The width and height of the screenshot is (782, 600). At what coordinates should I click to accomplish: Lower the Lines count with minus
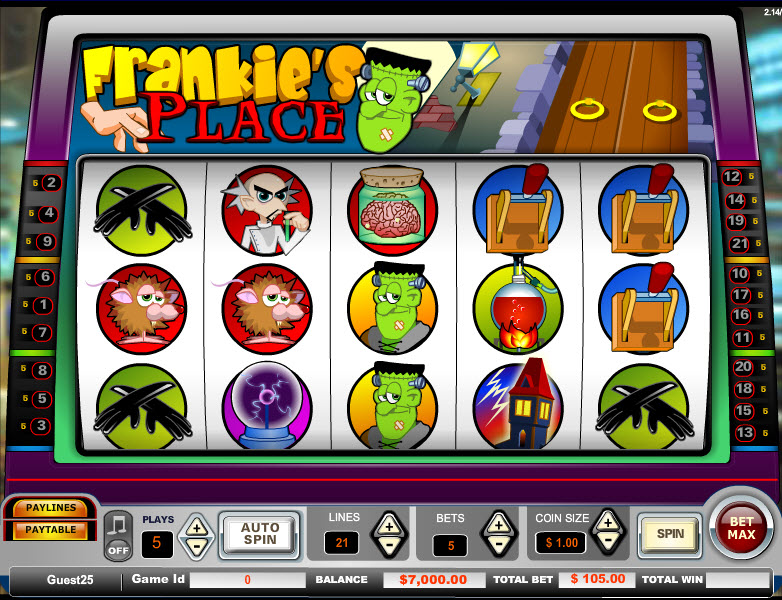(x=389, y=545)
